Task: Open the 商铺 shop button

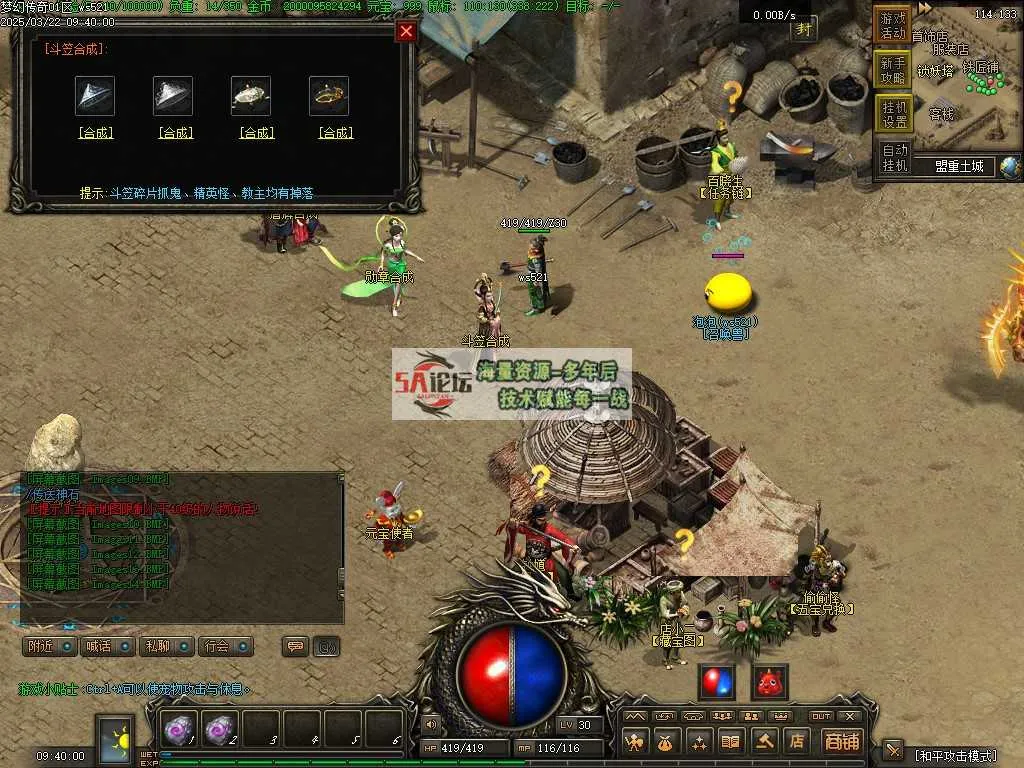Action: point(842,741)
